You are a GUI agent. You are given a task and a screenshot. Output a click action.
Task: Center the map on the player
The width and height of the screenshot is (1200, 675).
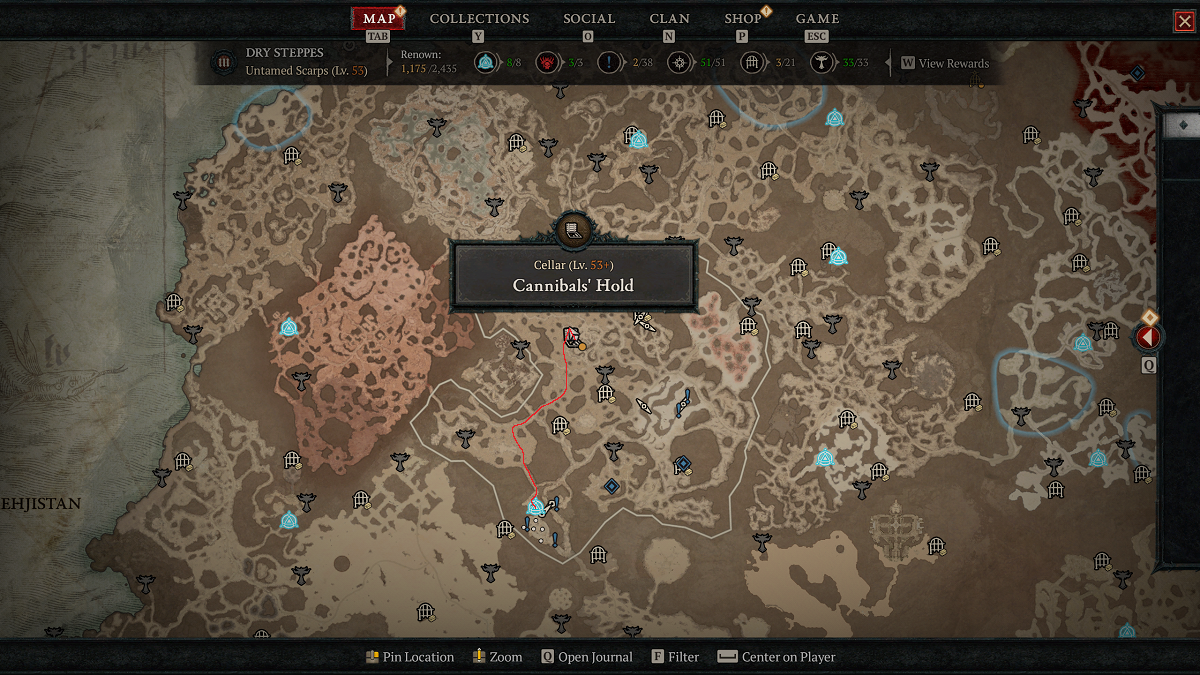[x=777, y=657]
